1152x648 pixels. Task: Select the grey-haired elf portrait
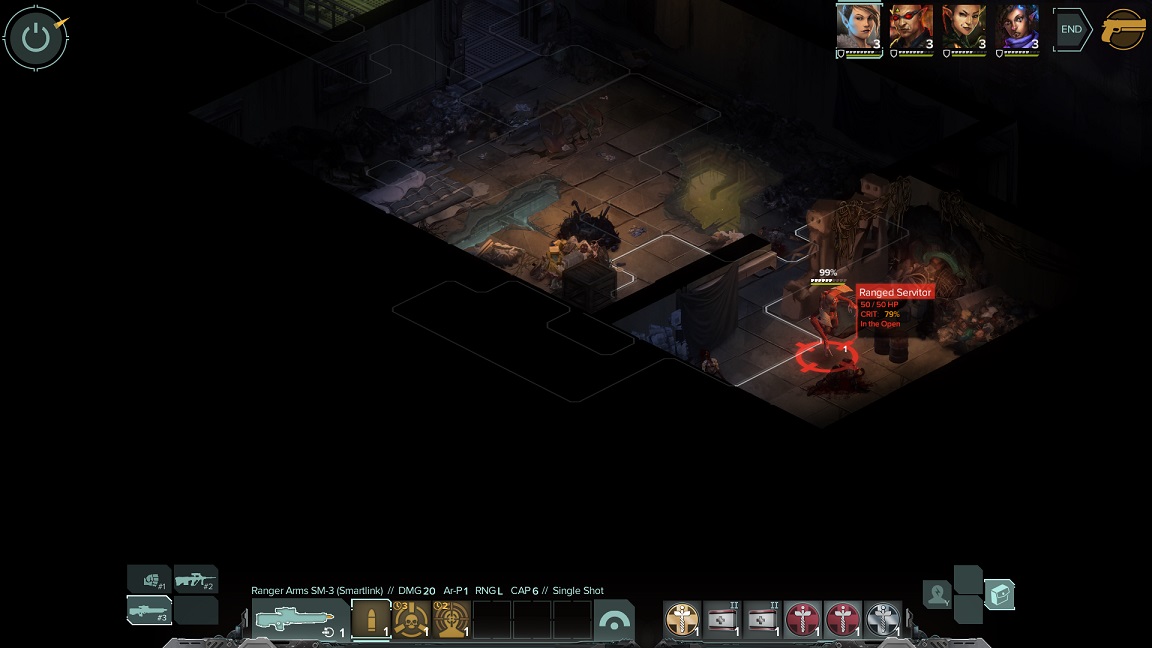(x=858, y=27)
